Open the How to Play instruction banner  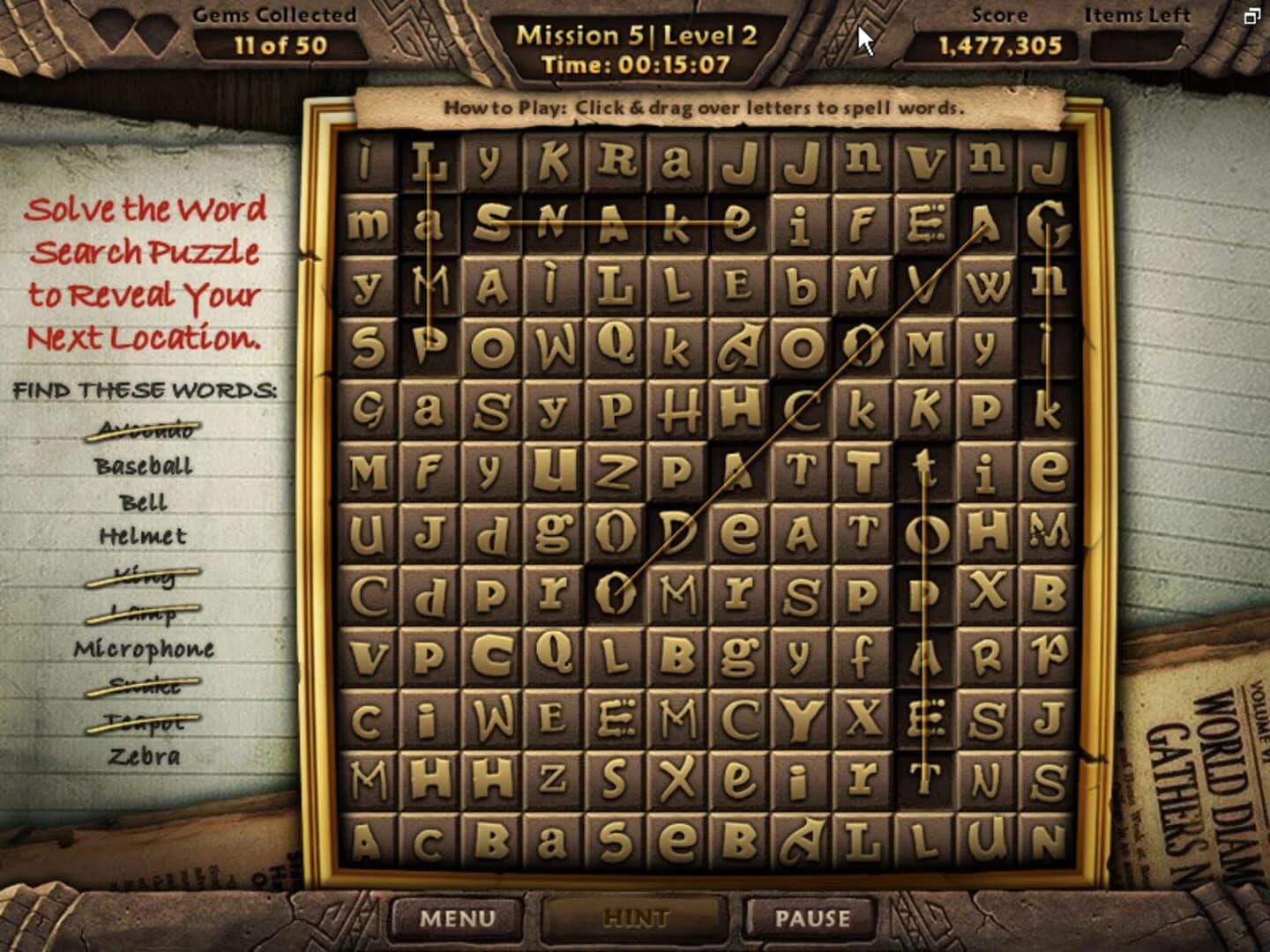pyautogui.click(x=704, y=108)
